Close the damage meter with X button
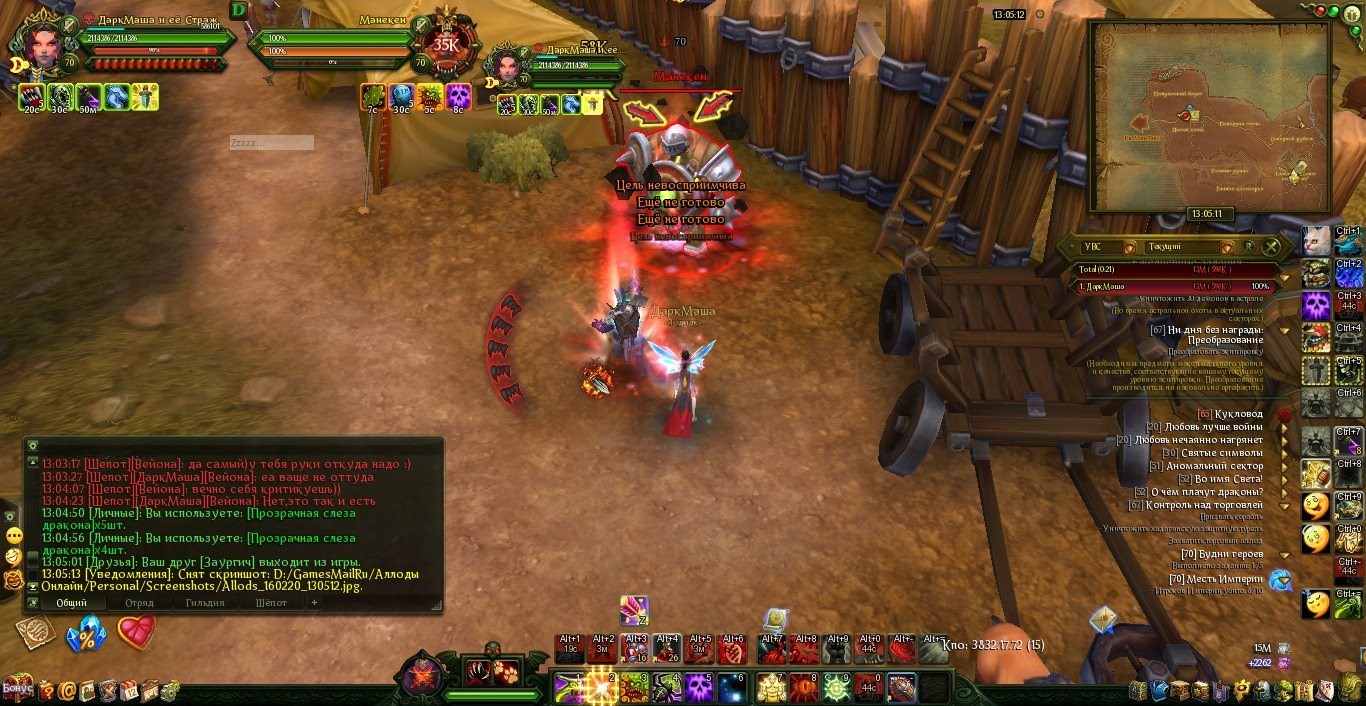 pos(1271,246)
